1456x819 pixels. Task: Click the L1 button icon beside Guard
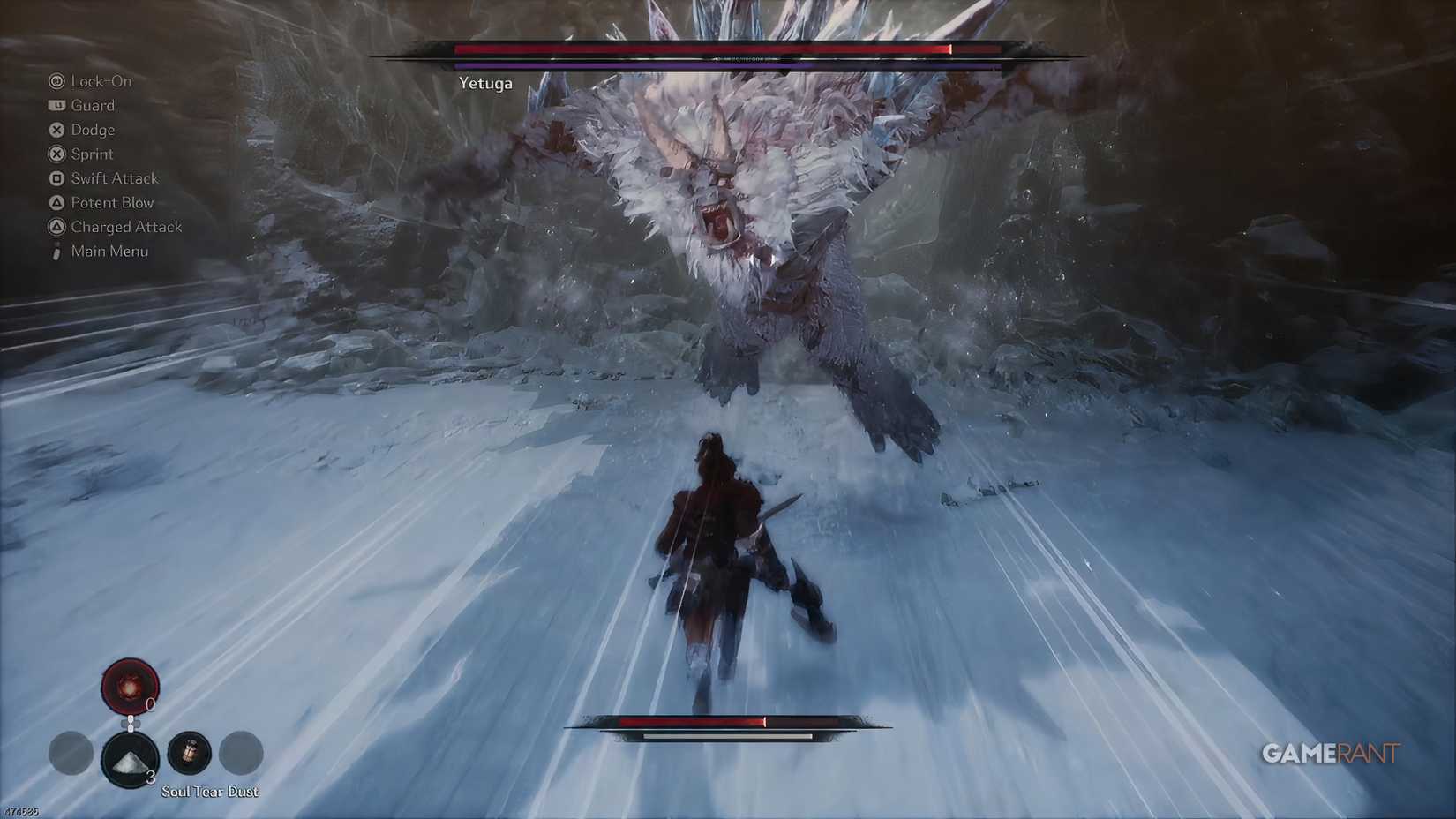tap(56, 106)
